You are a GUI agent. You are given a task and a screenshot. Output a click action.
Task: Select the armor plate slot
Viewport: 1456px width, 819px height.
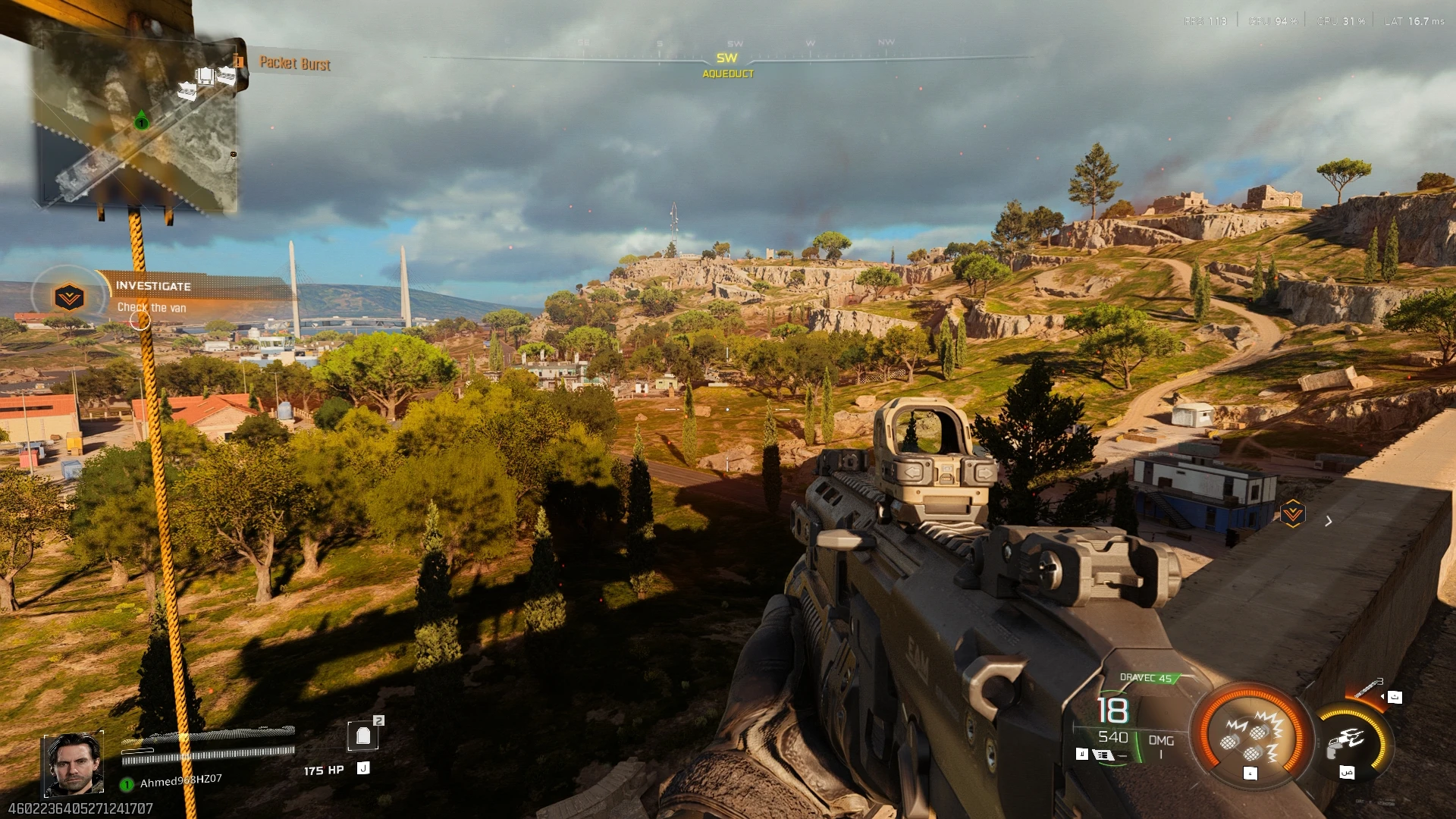[x=363, y=736]
